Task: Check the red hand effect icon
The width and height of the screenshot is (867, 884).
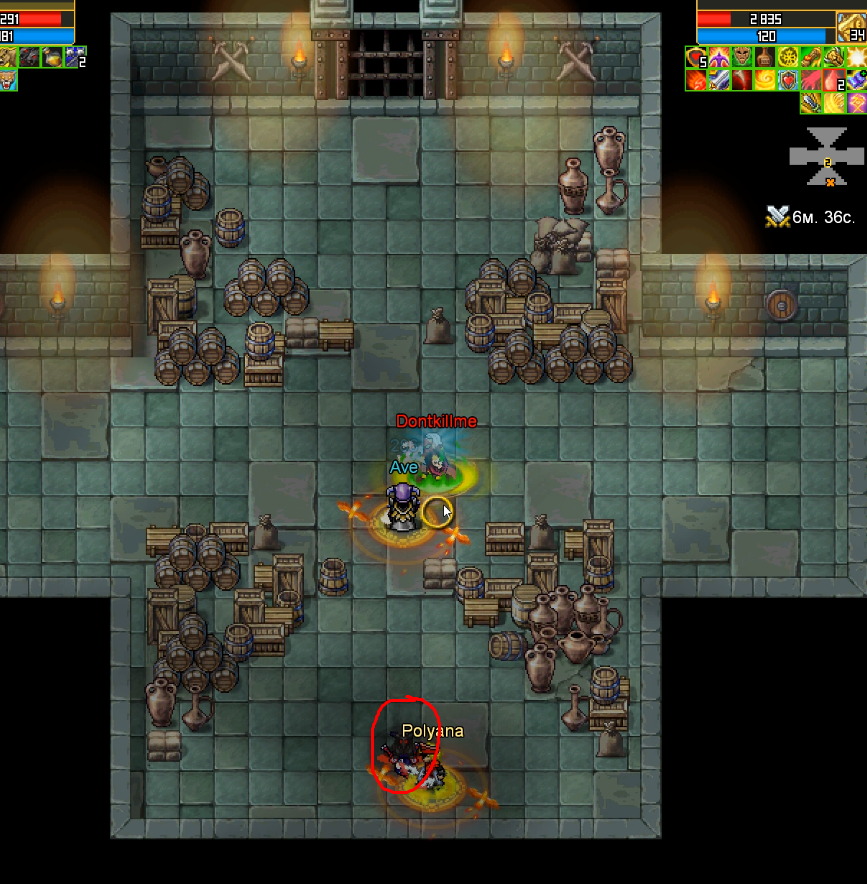Action: (810, 80)
